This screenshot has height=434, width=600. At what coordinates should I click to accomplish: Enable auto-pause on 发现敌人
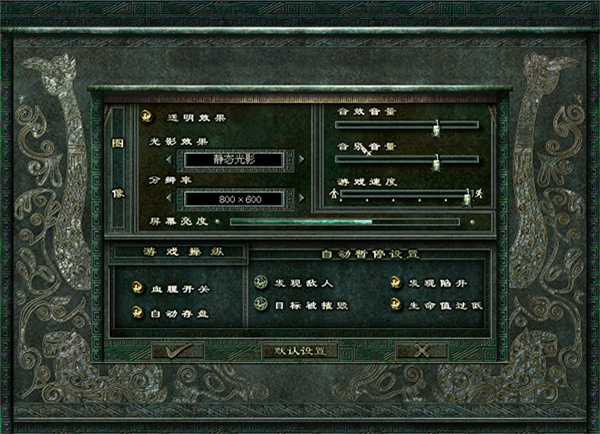tap(260, 283)
